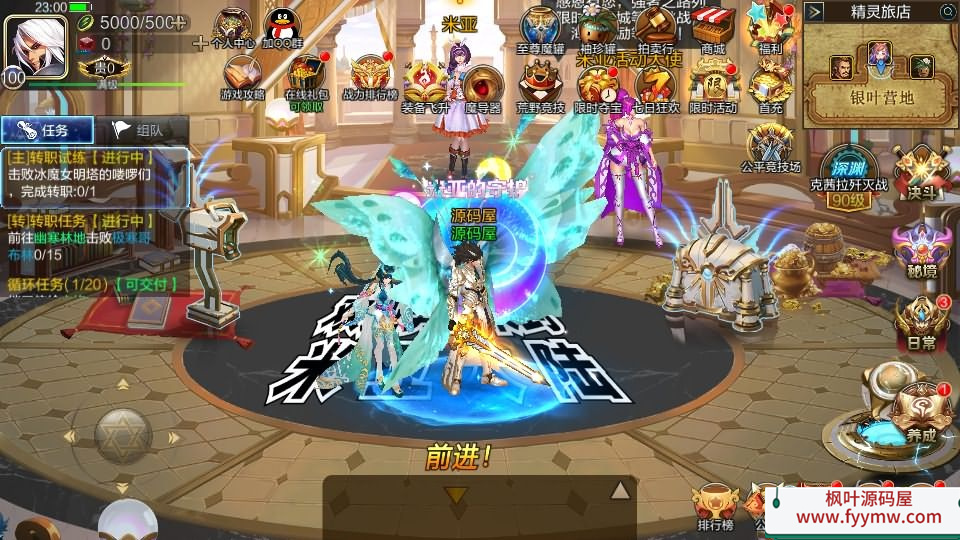
Task: Collapse the minimap with the arrow button
Action: [x=815, y=11]
